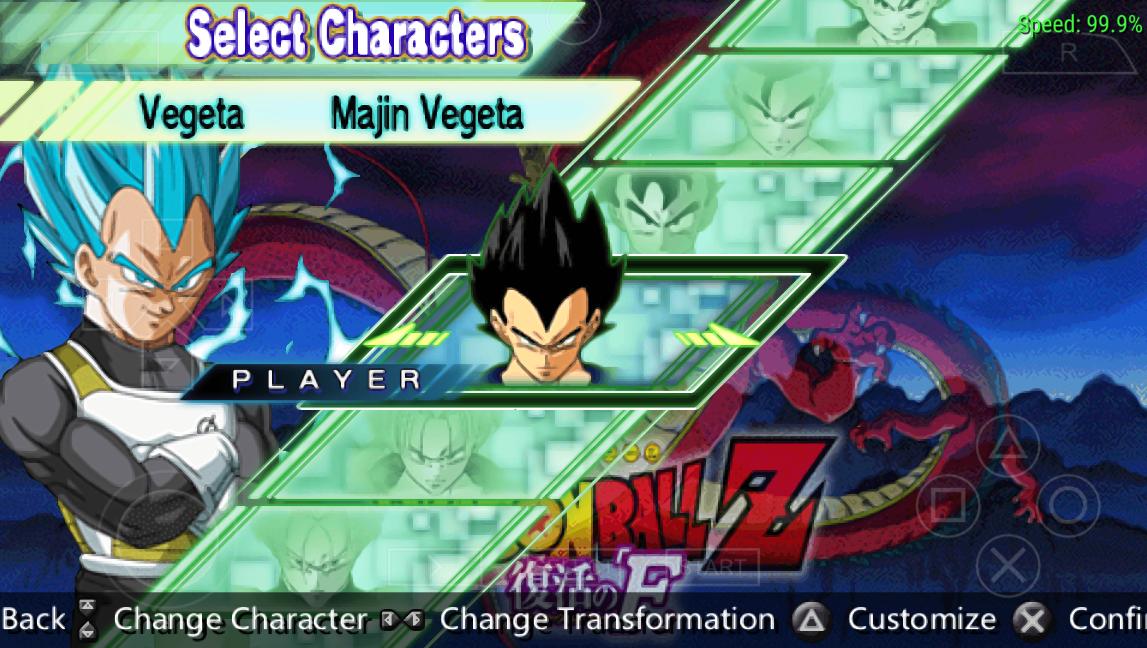Tap the emulator's triangle touch button
This screenshot has height=648, width=1147.
(1007, 440)
